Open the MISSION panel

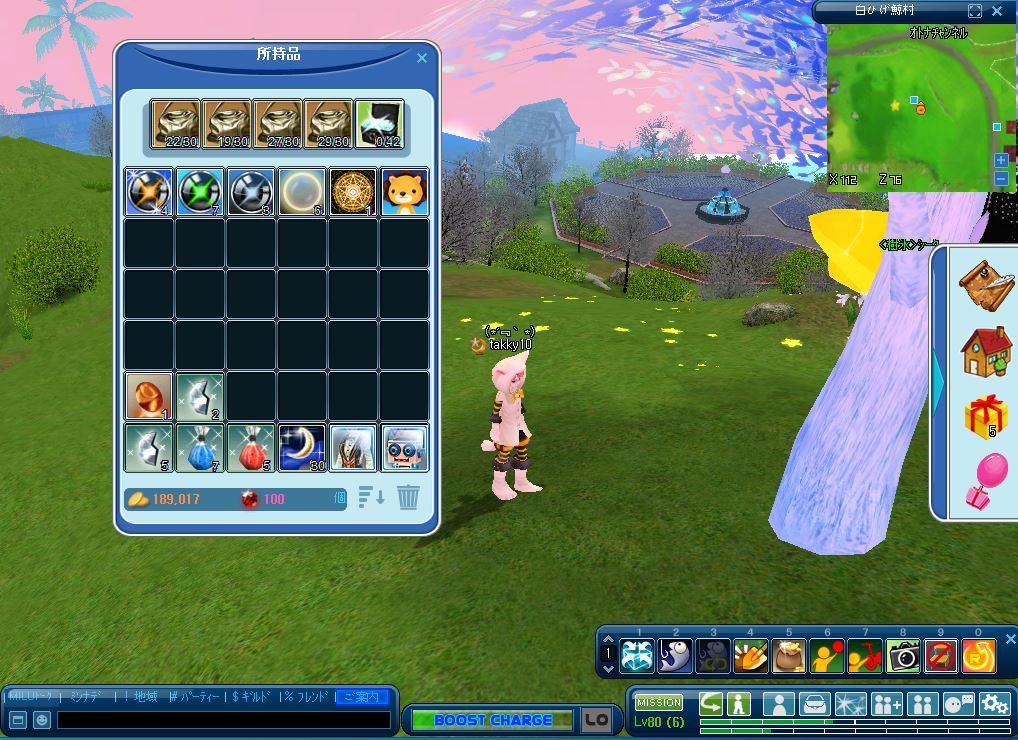[x=659, y=702]
